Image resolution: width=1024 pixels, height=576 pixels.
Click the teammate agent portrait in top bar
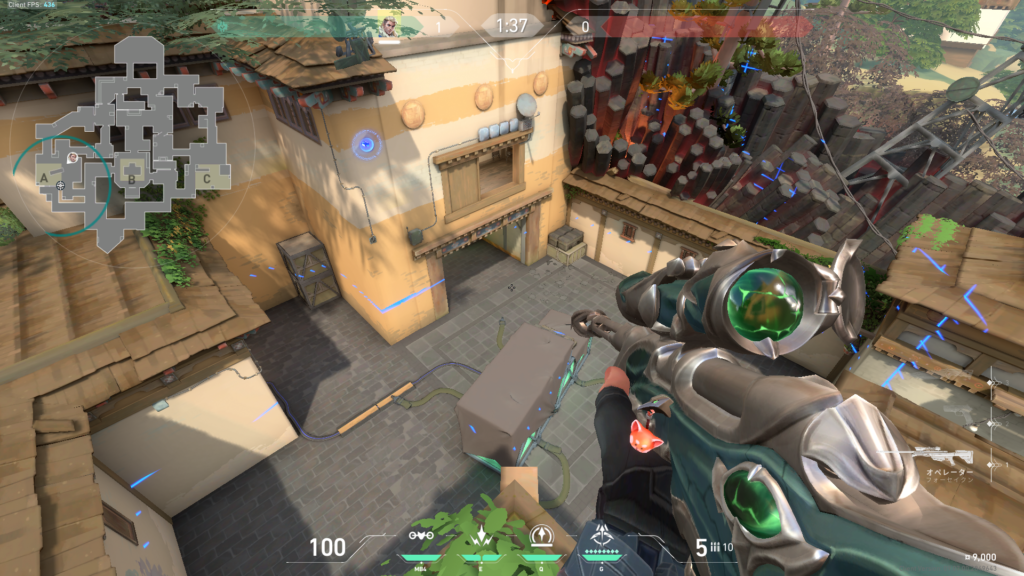(387, 26)
